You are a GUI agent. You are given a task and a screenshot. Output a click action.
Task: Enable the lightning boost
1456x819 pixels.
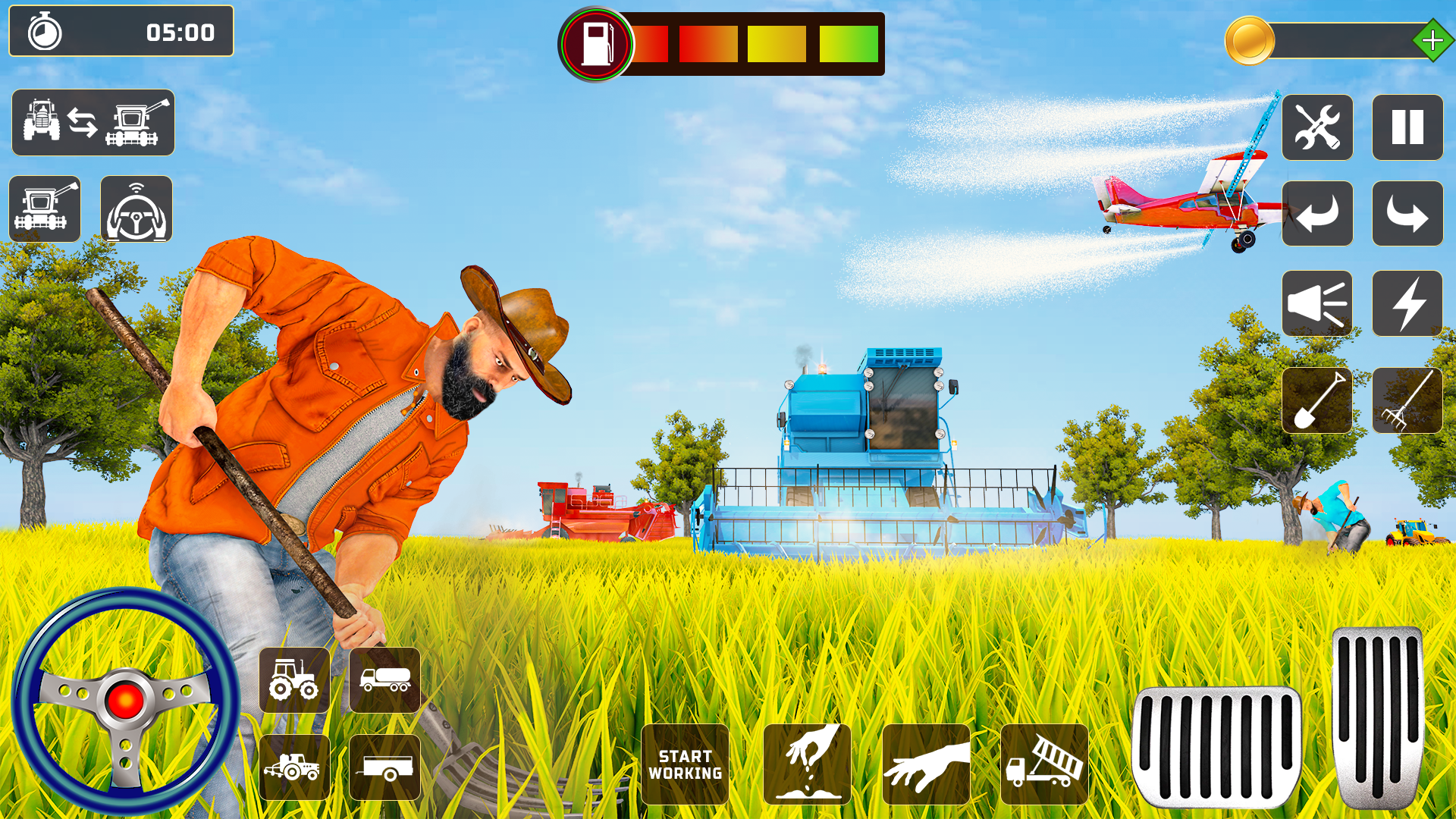click(1407, 305)
